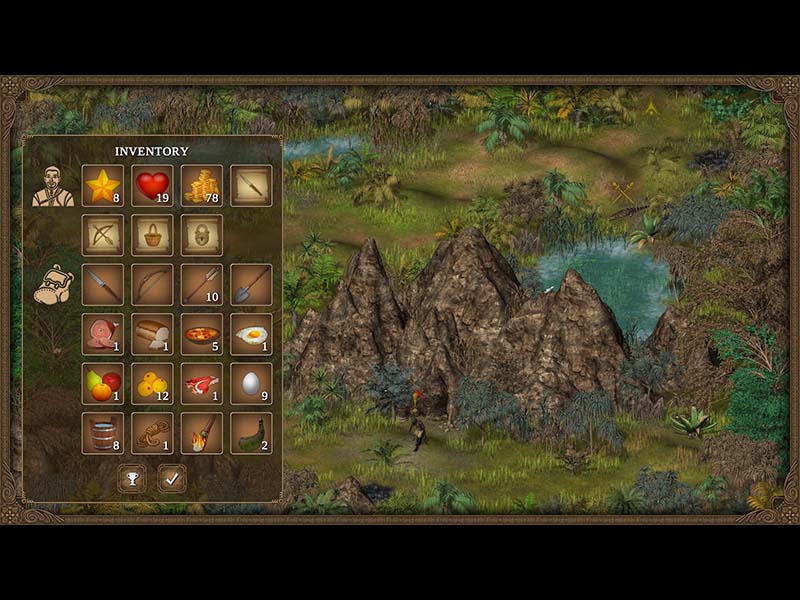
Task: Click the red heart health slot
Action: point(152,185)
